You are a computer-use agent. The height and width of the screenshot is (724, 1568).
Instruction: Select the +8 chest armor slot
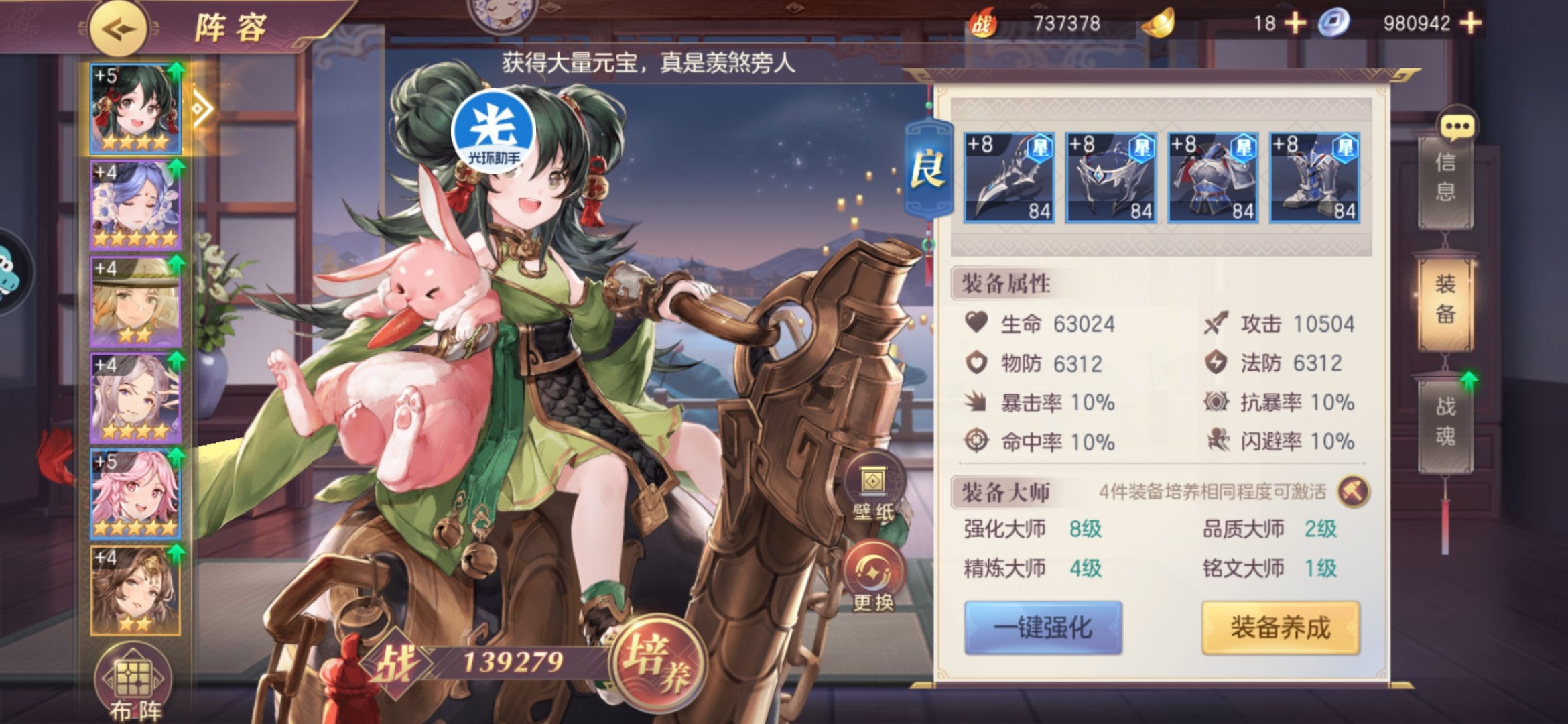coord(1213,178)
